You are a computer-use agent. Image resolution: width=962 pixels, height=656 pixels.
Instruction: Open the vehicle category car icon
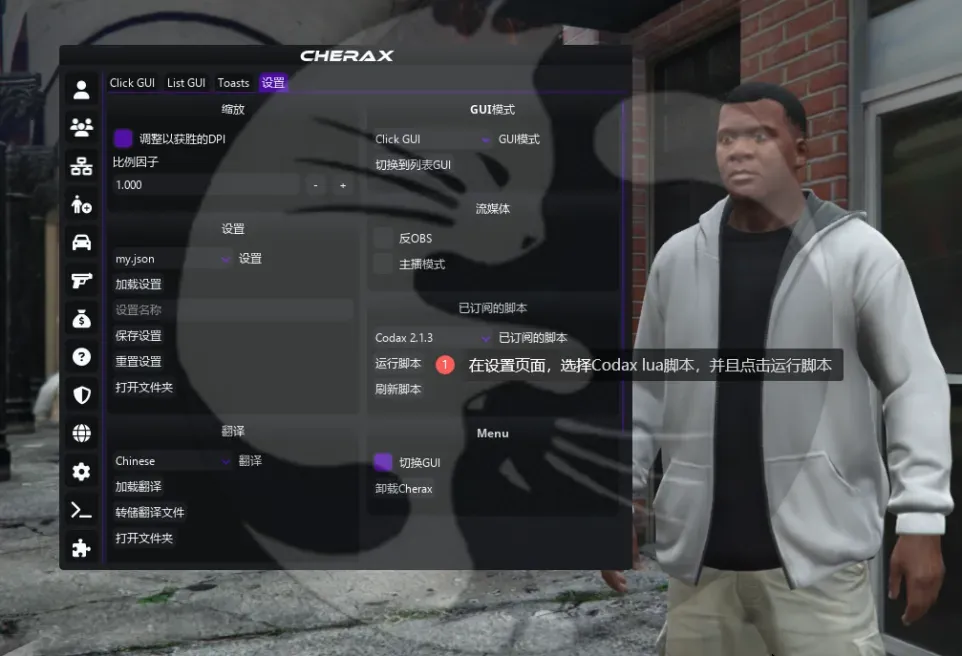(82, 242)
